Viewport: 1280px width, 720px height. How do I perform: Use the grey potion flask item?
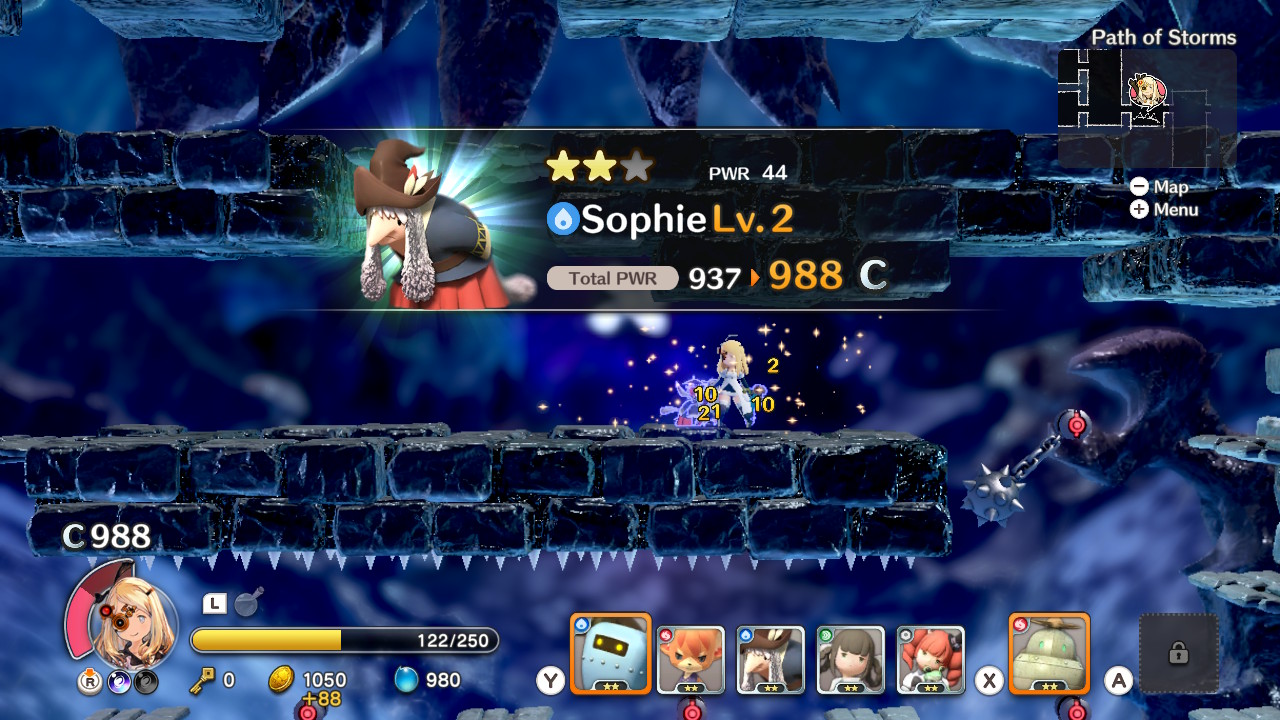[x=247, y=603]
